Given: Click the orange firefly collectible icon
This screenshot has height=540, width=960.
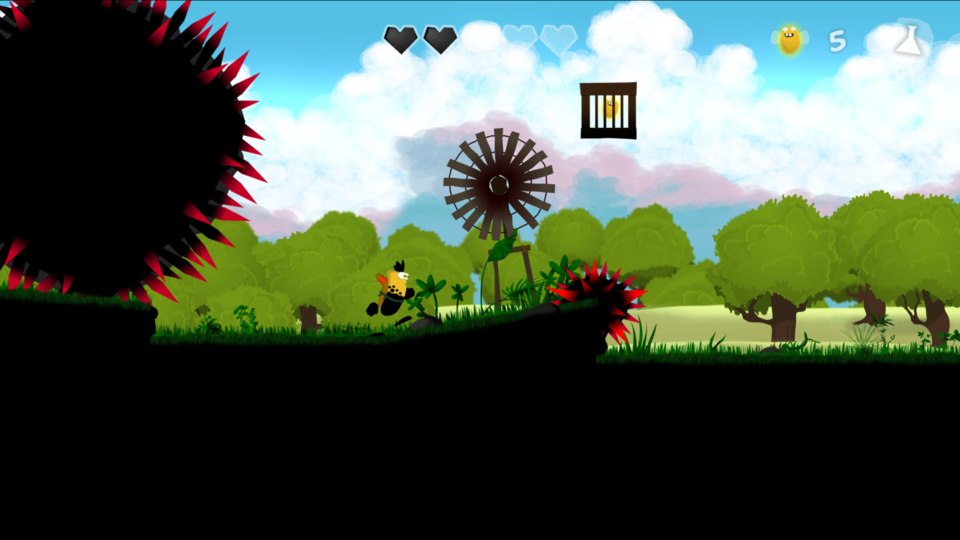Looking at the screenshot, I should pyautogui.click(x=790, y=40).
